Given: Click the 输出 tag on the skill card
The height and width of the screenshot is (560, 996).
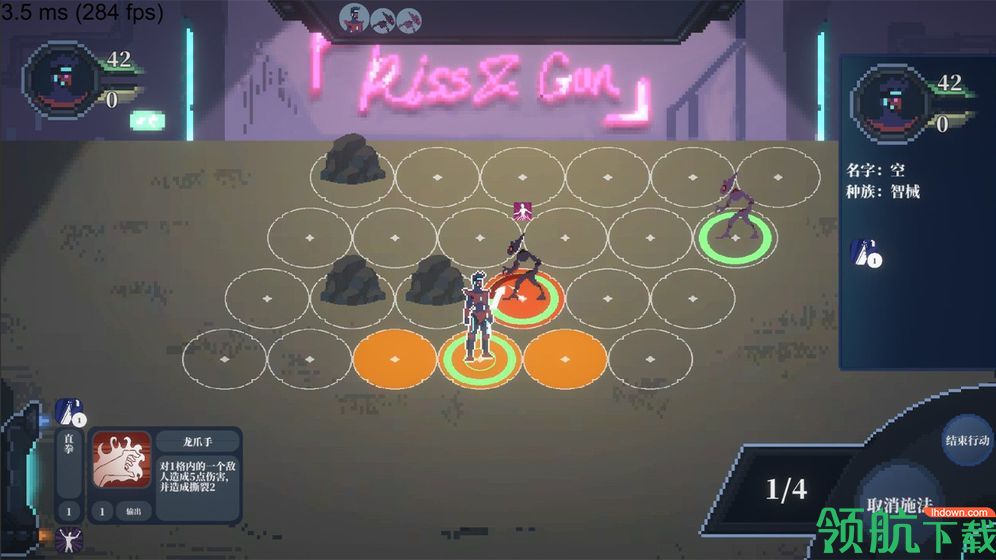Looking at the screenshot, I should (133, 511).
